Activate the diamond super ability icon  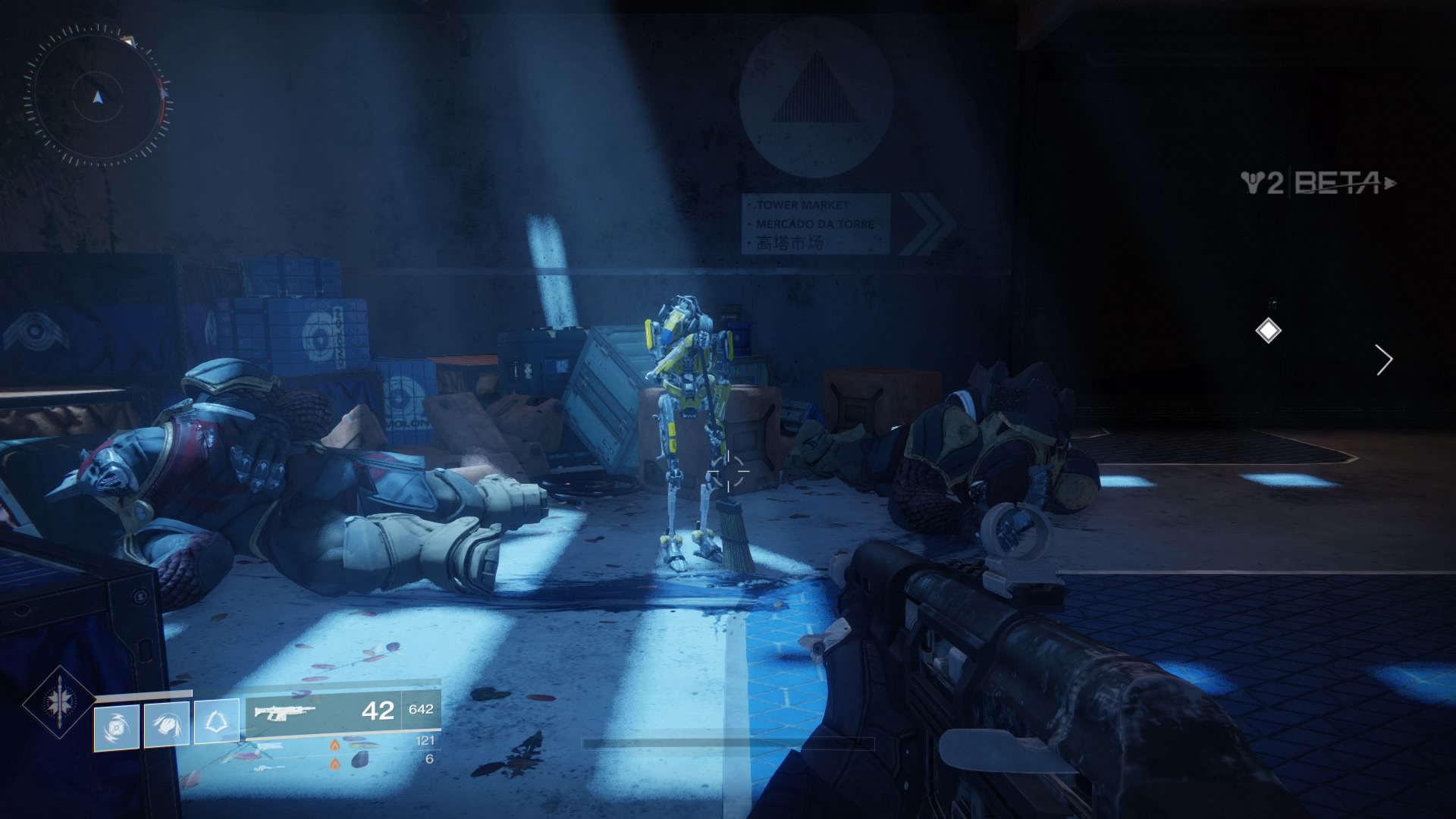59,702
